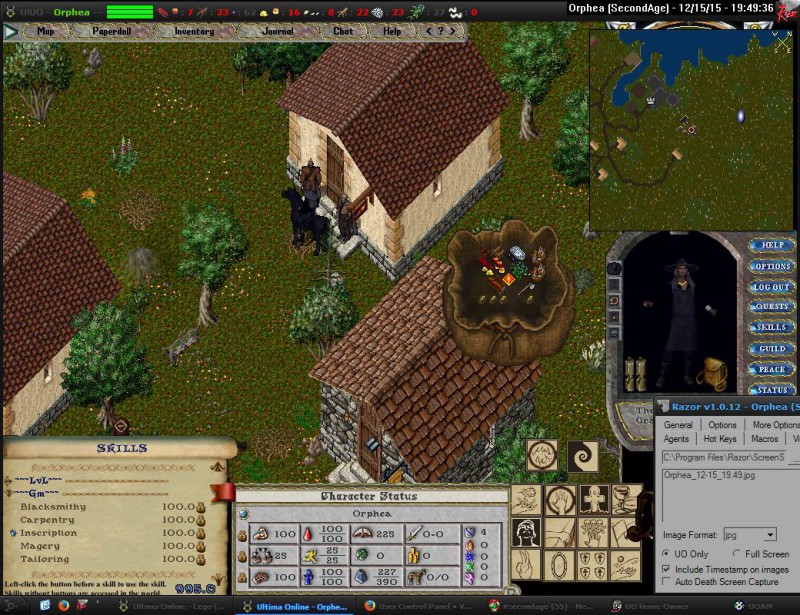Enable Auto Death Screen Capture checkbox
Screen dimensions: 800x615
(x=666, y=581)
